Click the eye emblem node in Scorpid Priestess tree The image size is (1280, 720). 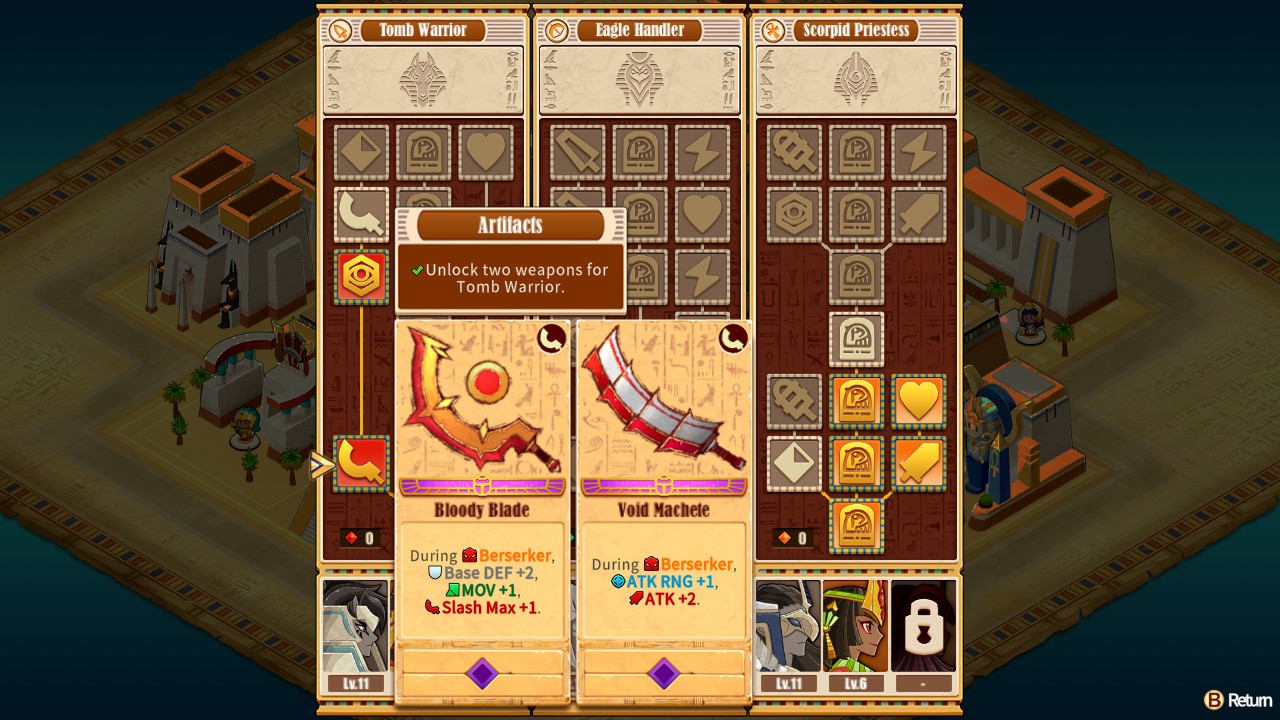click(x=793, y=215)
